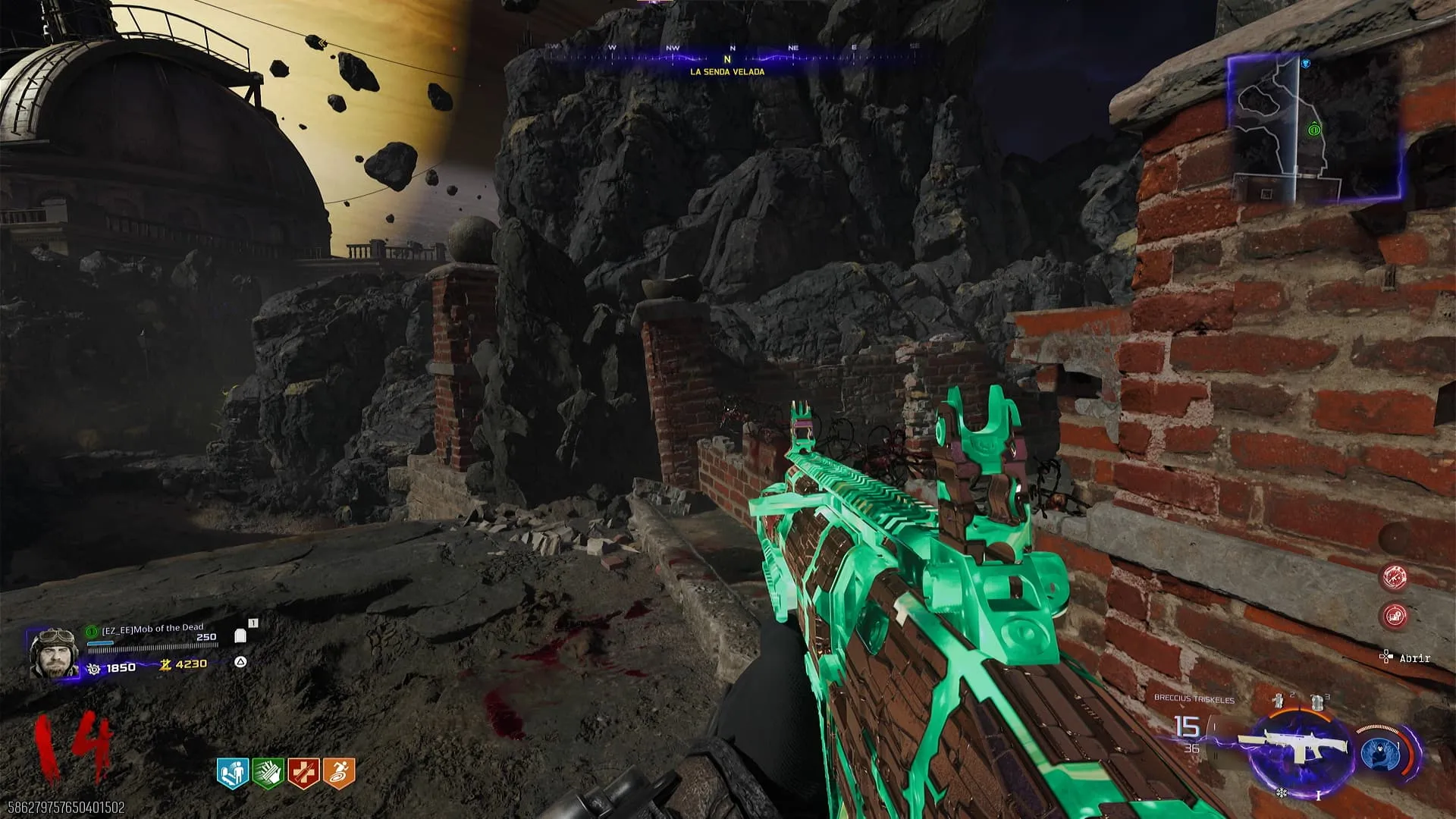Click the lower red circular status icon
Image resolution: width=1456 pixels, height=819 pixels.
pos(1395,616)
